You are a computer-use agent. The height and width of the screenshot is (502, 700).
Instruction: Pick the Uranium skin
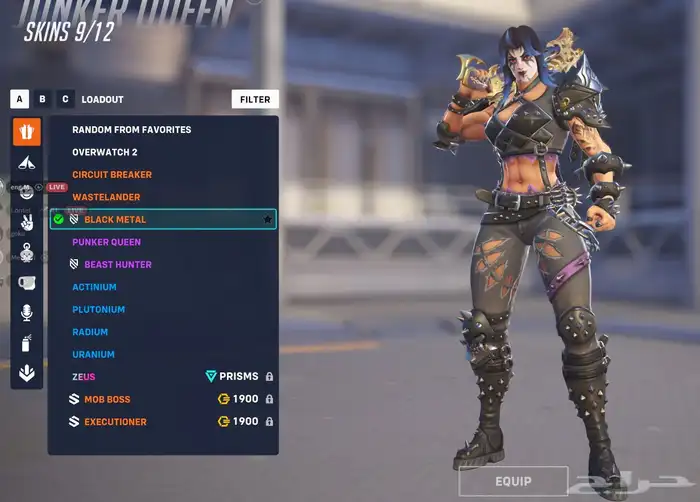pyautogui.click(x=93, y=355)
